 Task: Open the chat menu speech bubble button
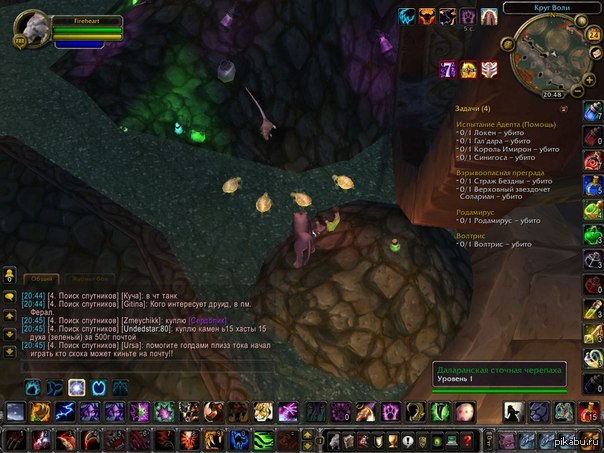(x=8, y=296)
